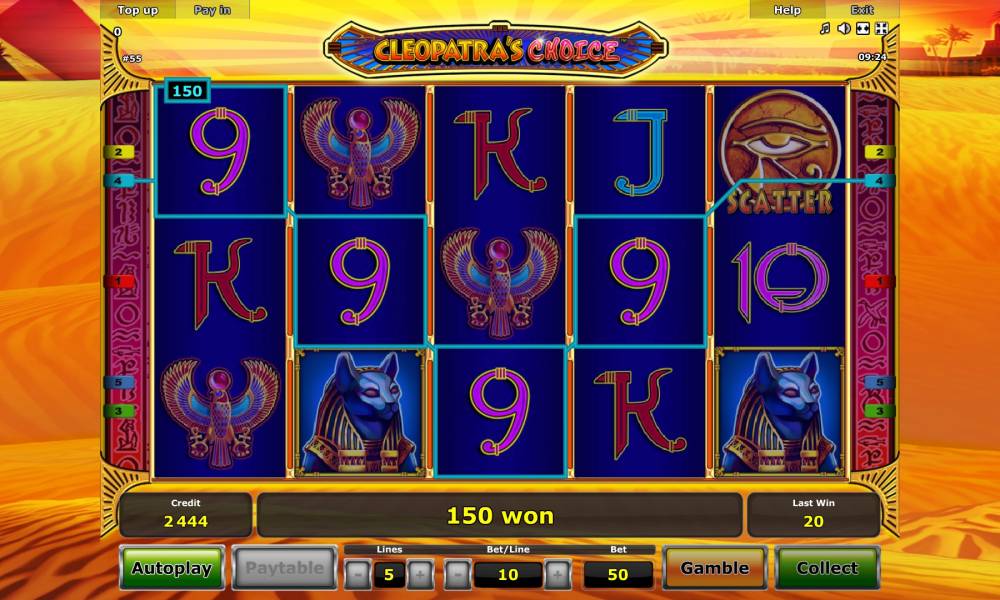1000x600 pixels.
Task: Raise the Bet/Line amount
Action: [x=557, y=575]
